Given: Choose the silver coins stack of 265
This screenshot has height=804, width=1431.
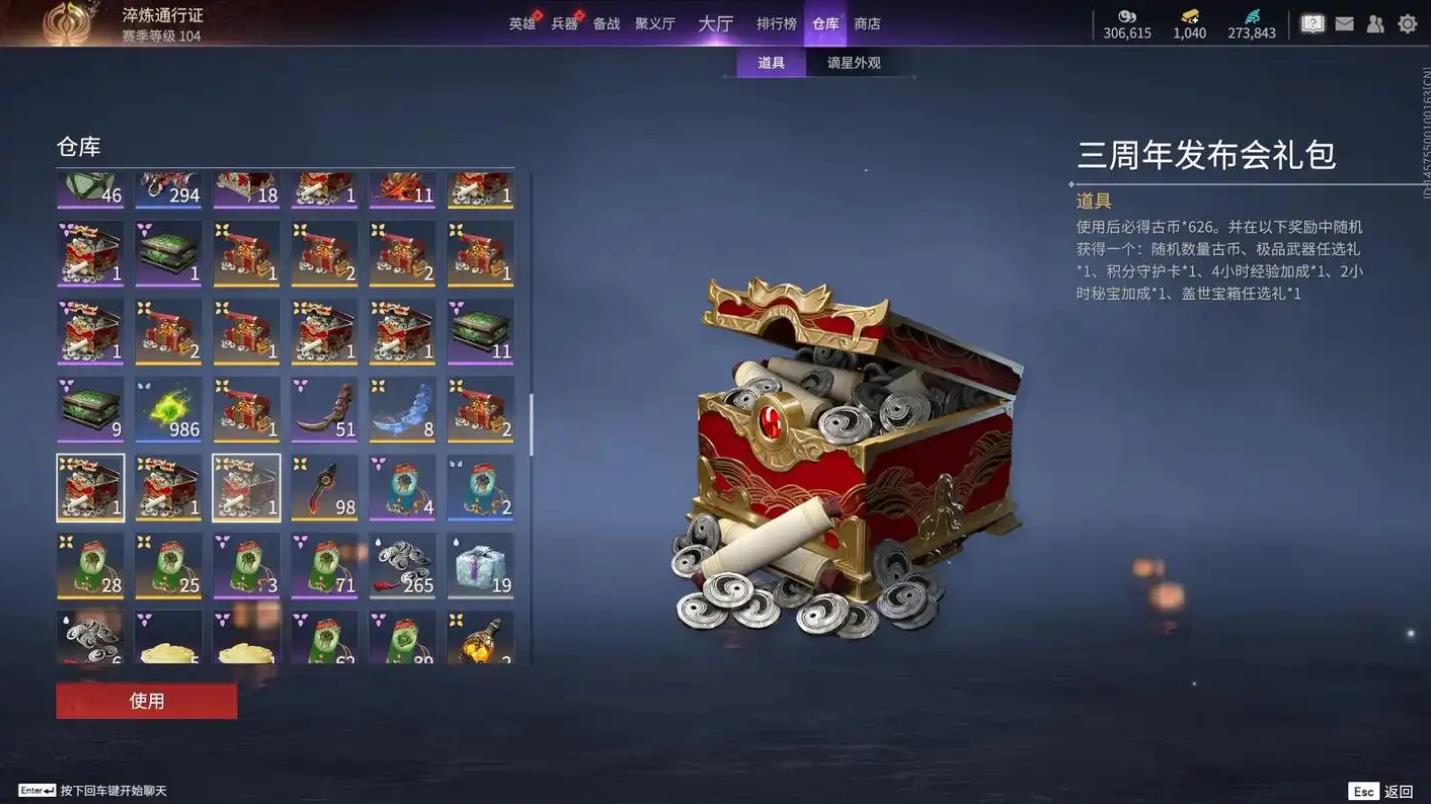Looking at the screenshot, I should click(403, 566).
